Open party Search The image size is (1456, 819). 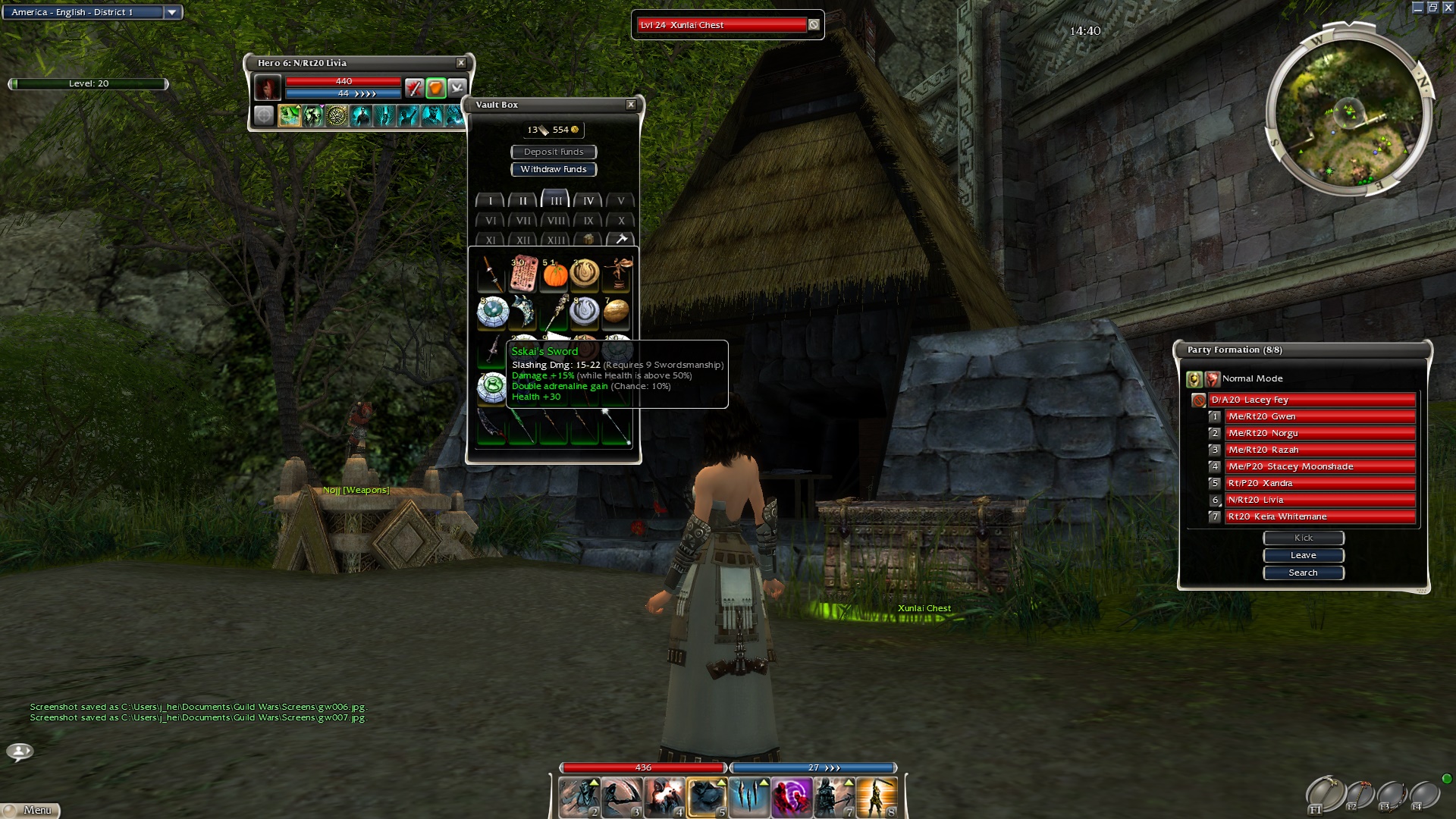point(1303,573)
